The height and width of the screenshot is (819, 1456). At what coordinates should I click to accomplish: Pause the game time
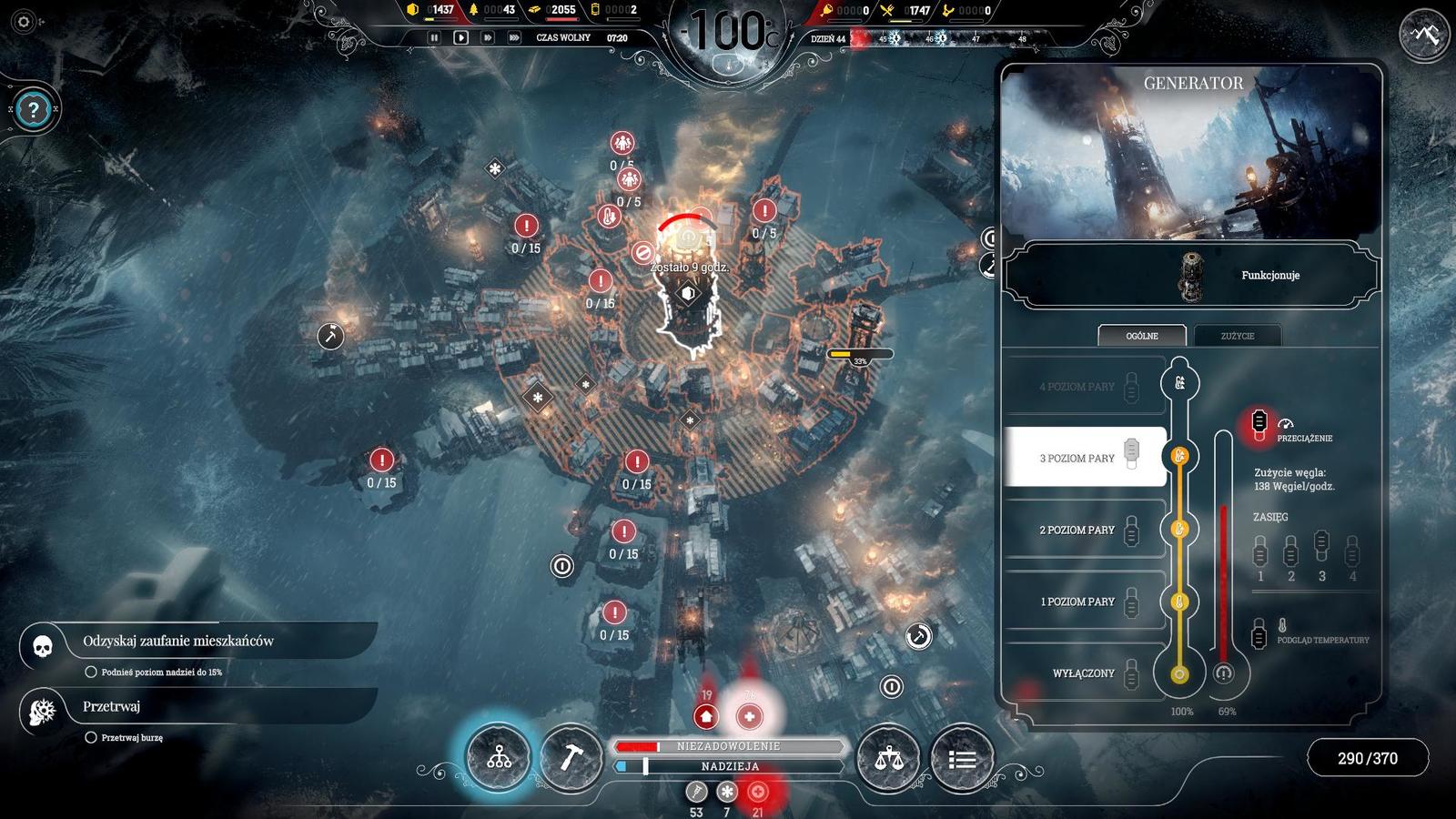pyautogui.click(x=434, y=37)
